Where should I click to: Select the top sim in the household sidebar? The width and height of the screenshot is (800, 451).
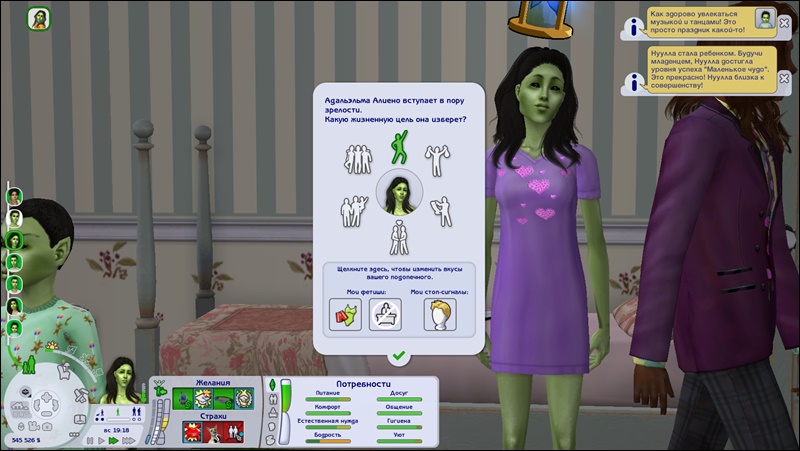[15, 197]
